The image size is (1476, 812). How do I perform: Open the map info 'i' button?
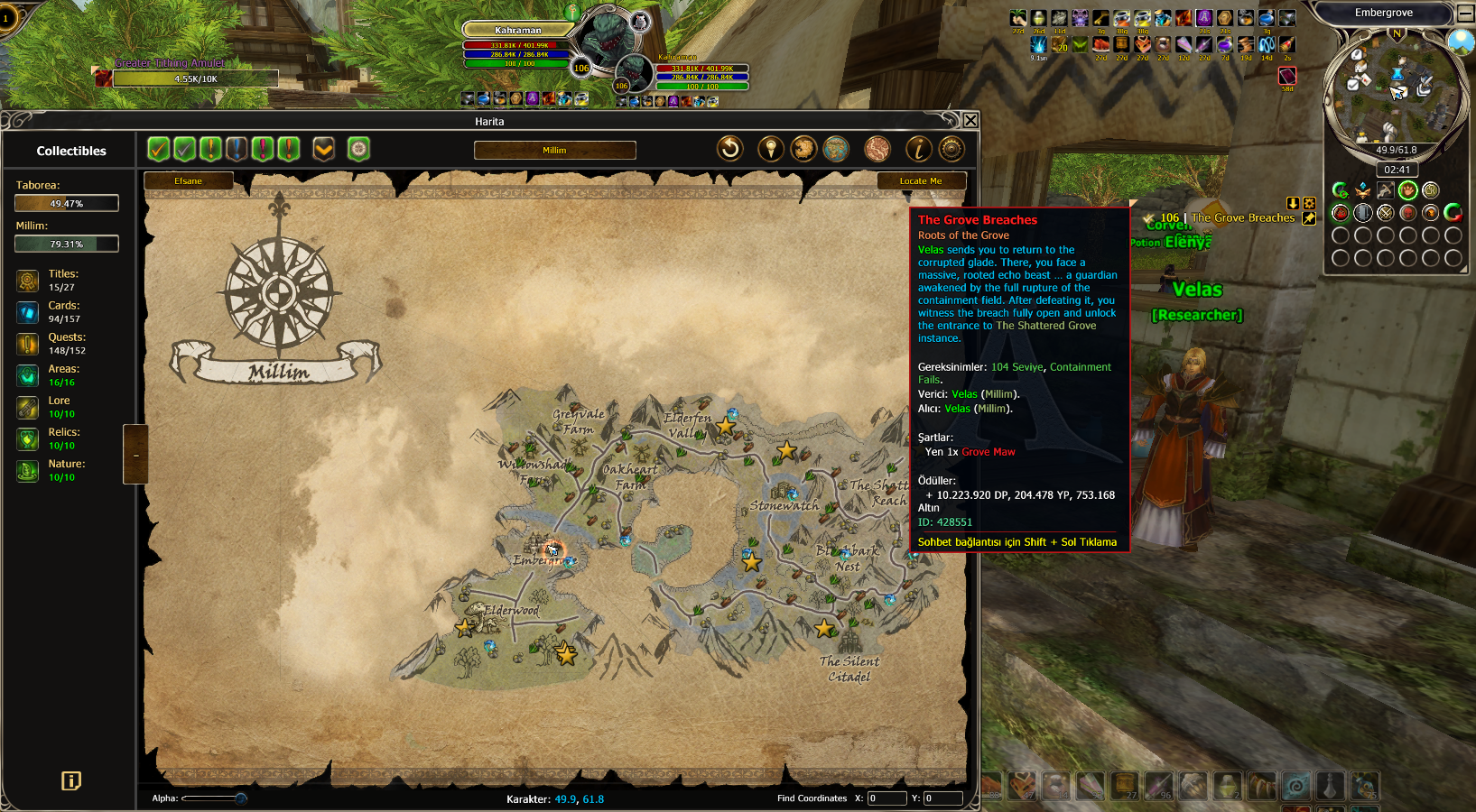(918, 149)
